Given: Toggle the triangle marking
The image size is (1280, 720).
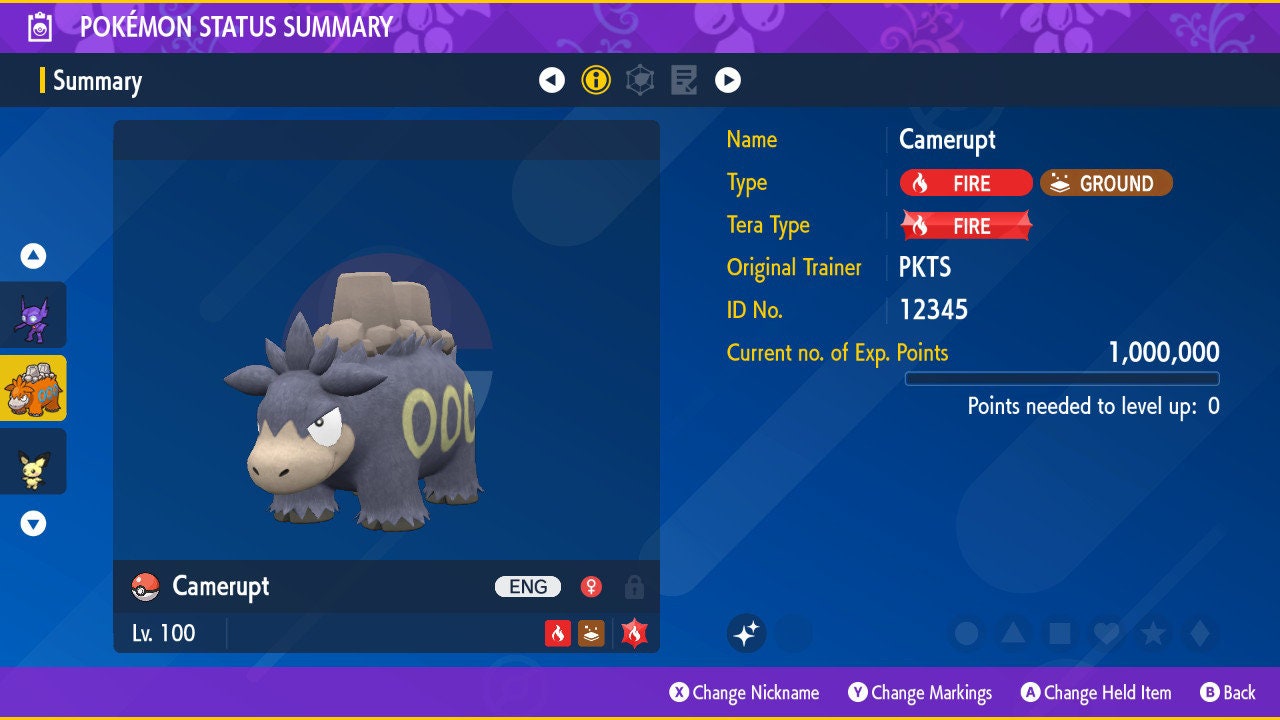Looking at the screenshot, I should click(1013, 634).
